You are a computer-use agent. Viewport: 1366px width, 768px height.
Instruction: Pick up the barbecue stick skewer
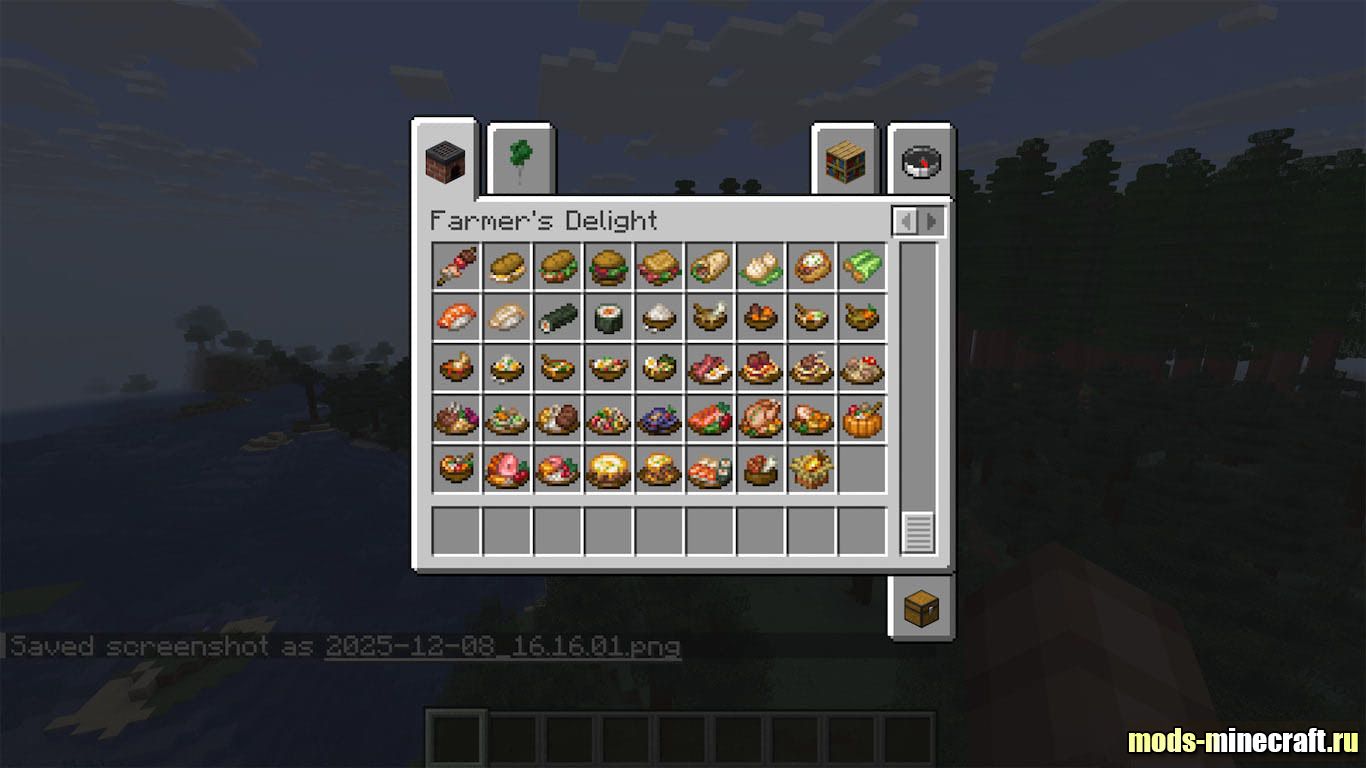coord(456,267)
